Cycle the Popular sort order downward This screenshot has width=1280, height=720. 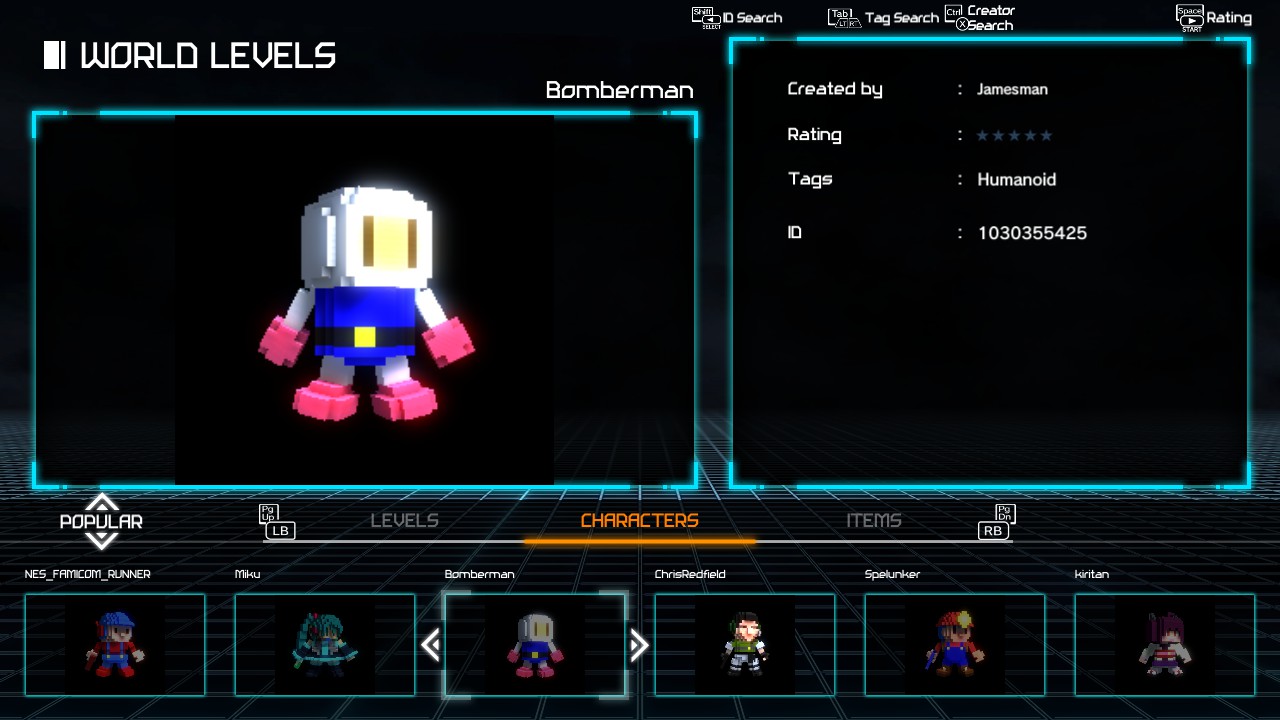click(x=101, y=541)
